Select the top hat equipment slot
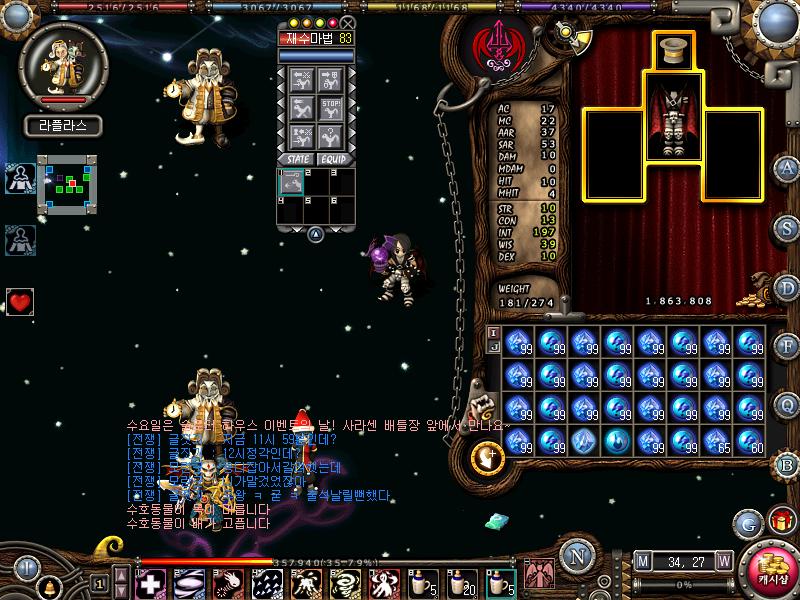This screenshot has width=800, height=600. click(x=674, y=50)
